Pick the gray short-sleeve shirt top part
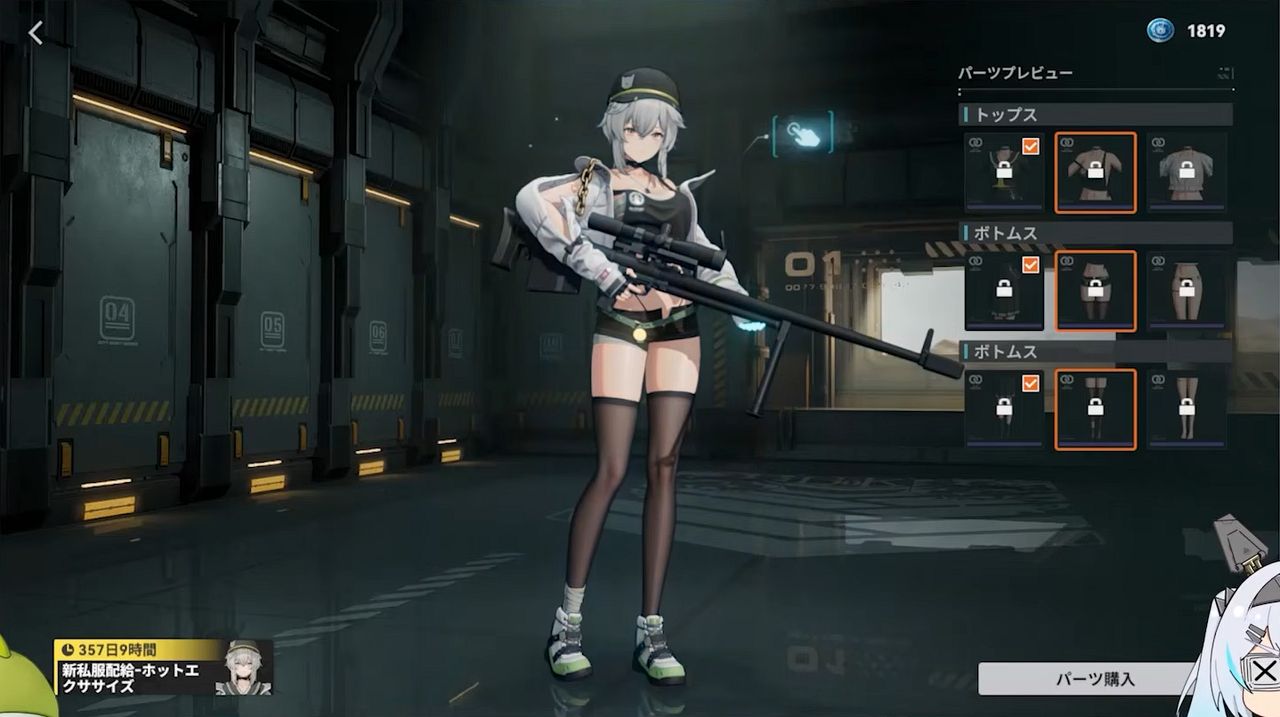1280x717 pixels. click(1187, 172)
